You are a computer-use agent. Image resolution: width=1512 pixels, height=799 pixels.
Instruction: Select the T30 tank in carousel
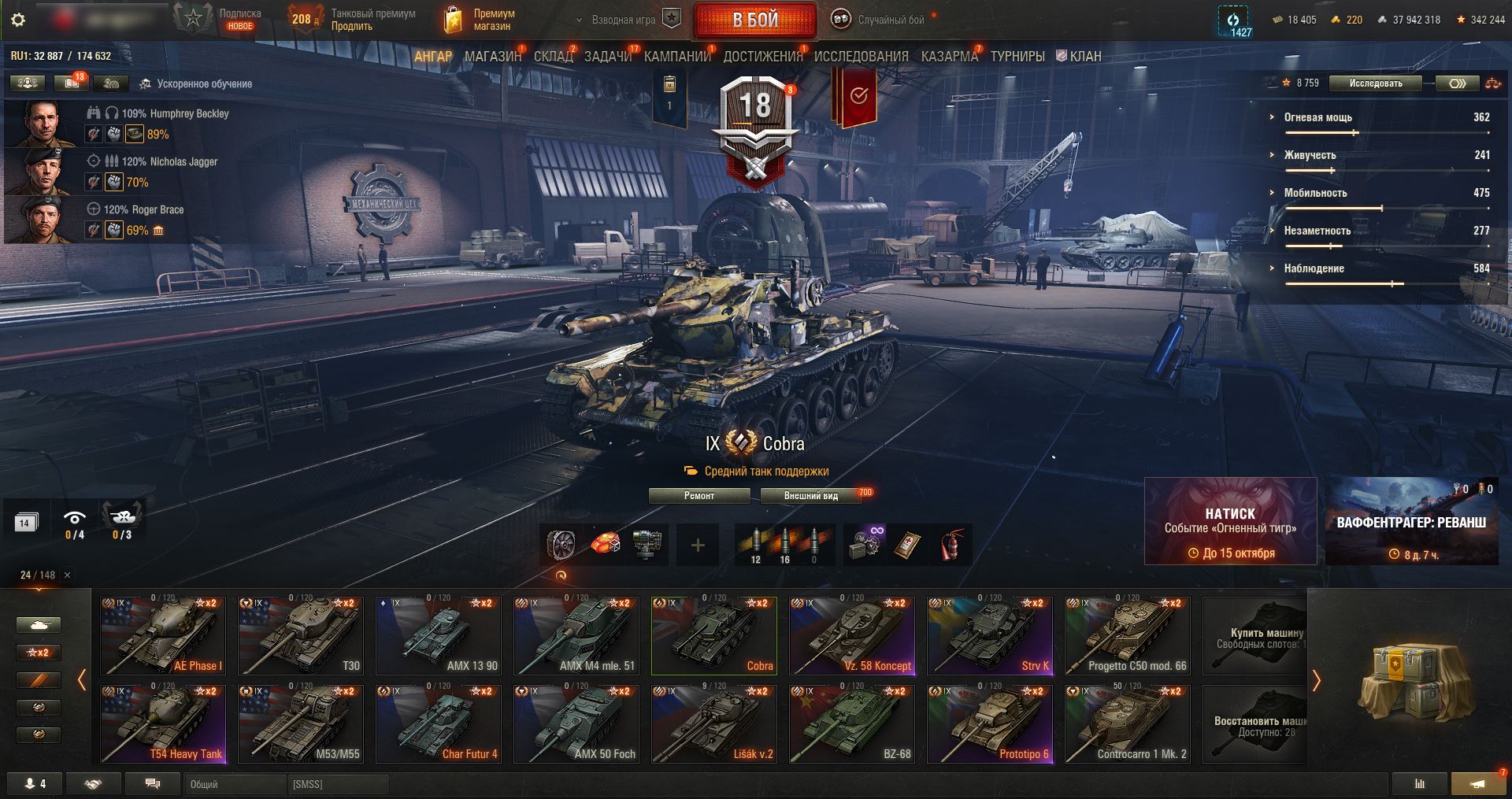pyautogui.click(x=301, y=636)
